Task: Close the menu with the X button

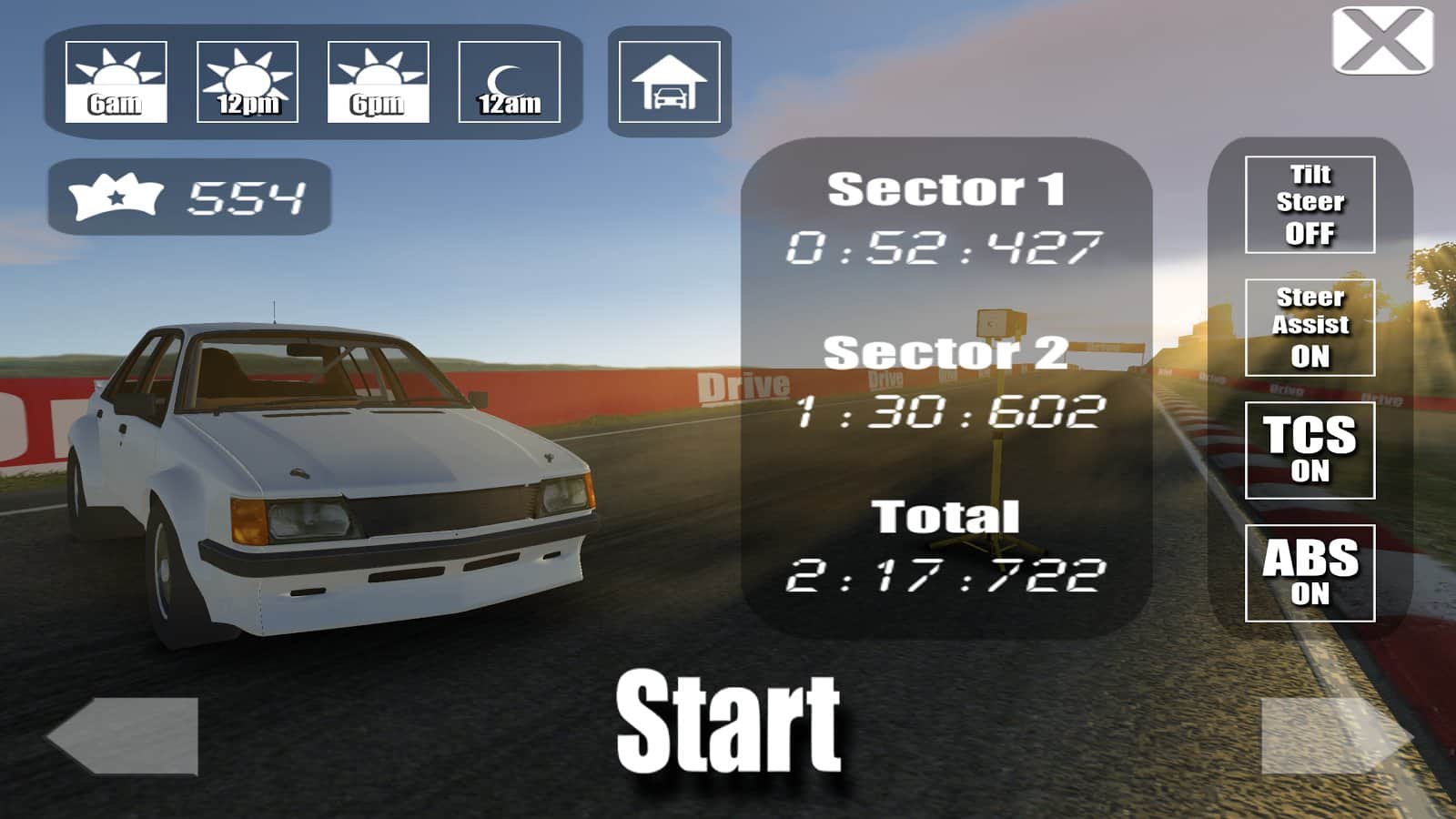Action: click(1382, 41)
